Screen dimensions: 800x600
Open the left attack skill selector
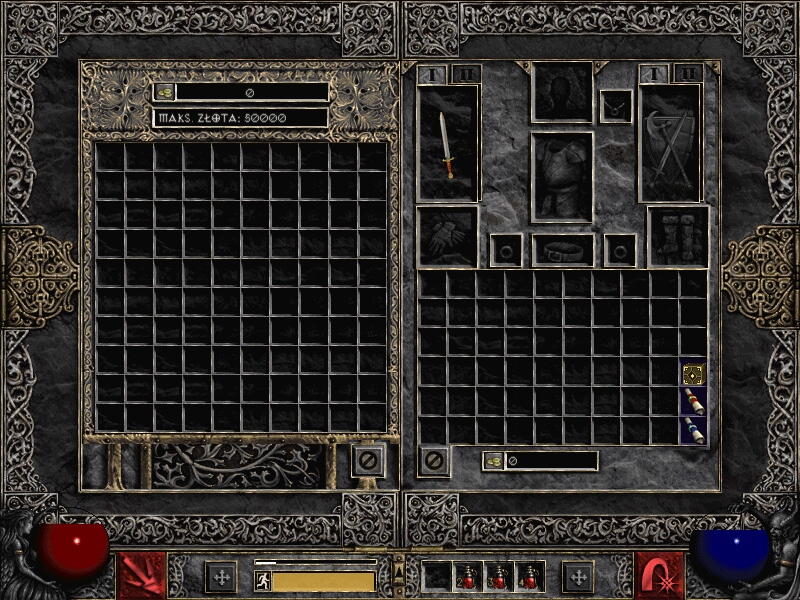click(x=142, y=575)
